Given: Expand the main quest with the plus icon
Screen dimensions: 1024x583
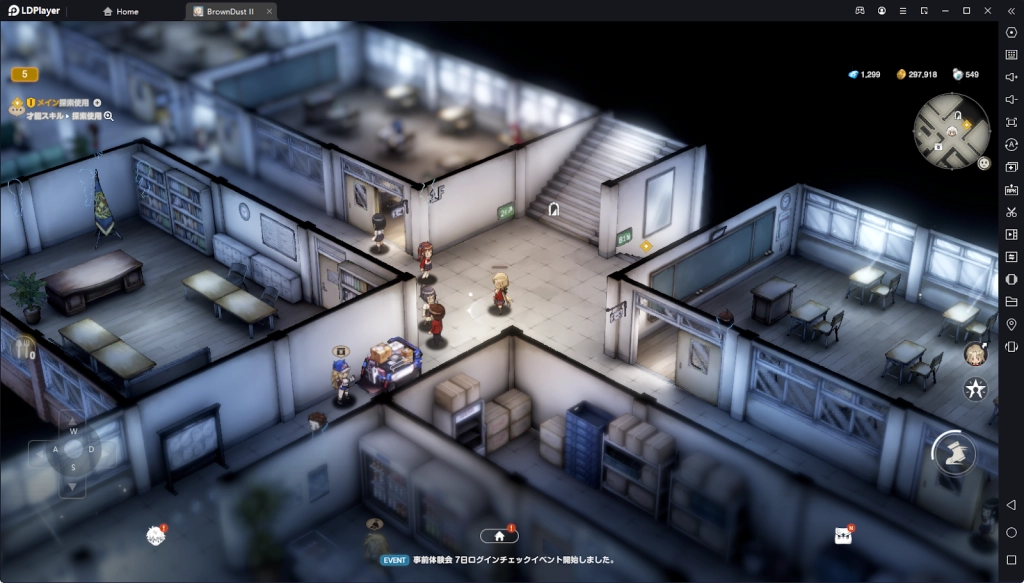Looking at the screenshot, I should [97, 102].
